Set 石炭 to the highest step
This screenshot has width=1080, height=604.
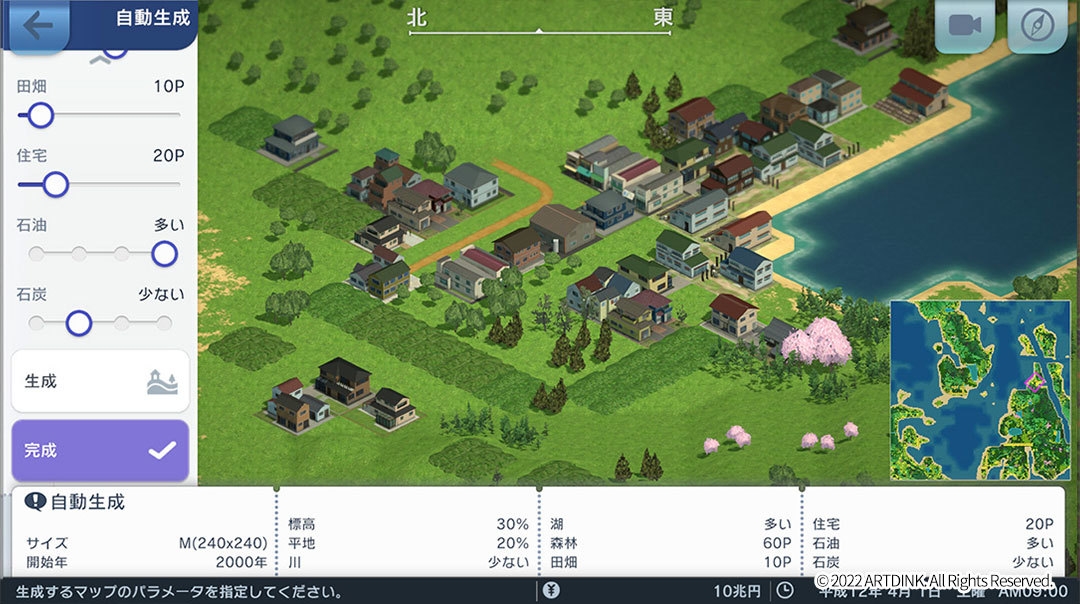coord(164,323)
